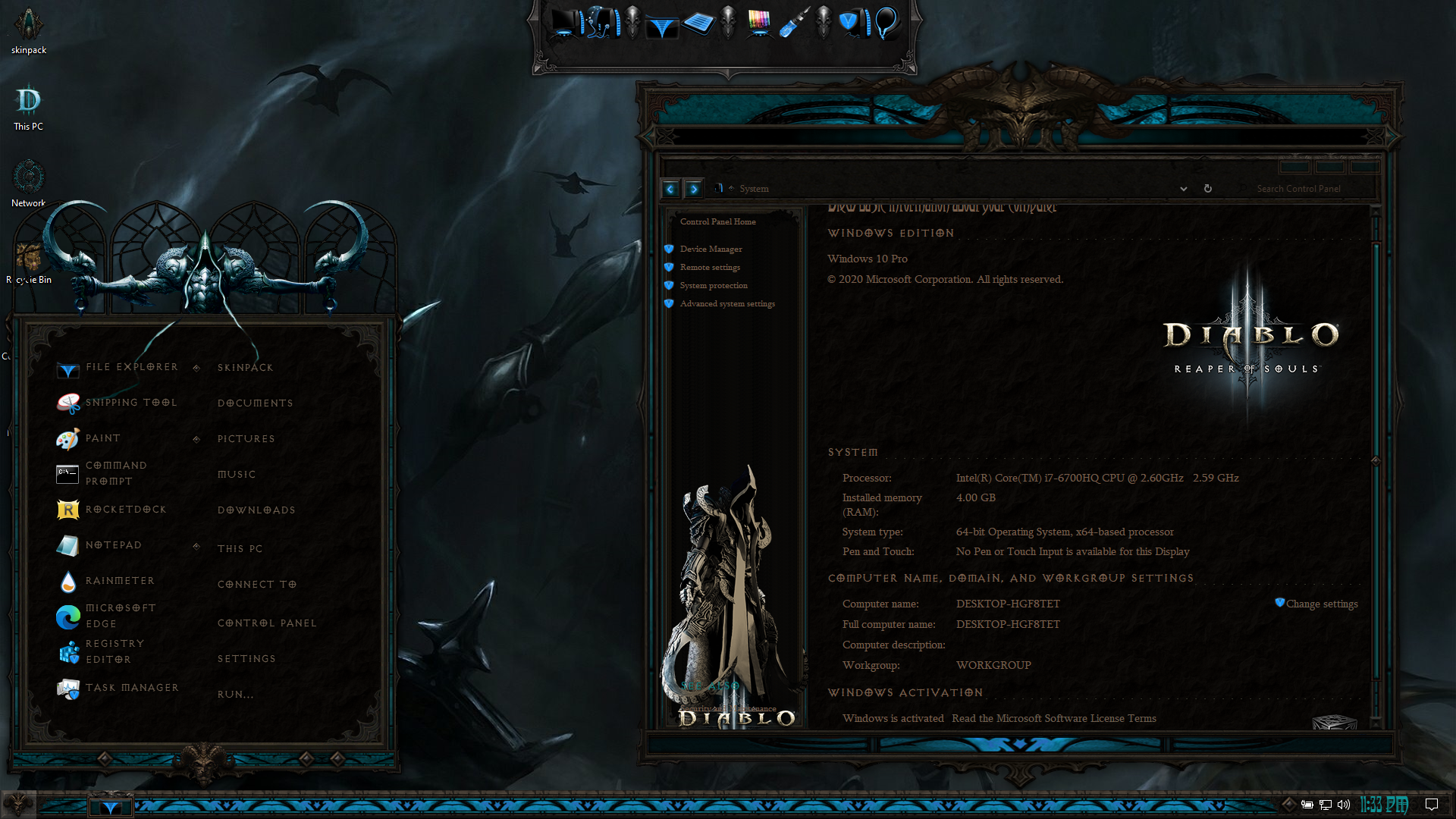Open File Explorer from the start menu
The image size is (1456, 819).
click(x=131, y=368)
